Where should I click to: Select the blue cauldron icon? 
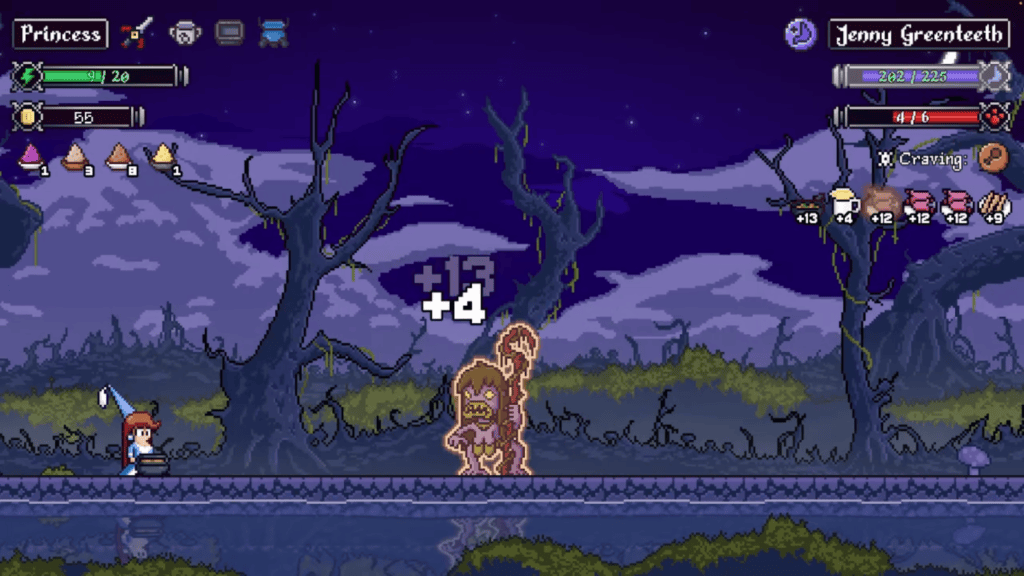(273, 34)
